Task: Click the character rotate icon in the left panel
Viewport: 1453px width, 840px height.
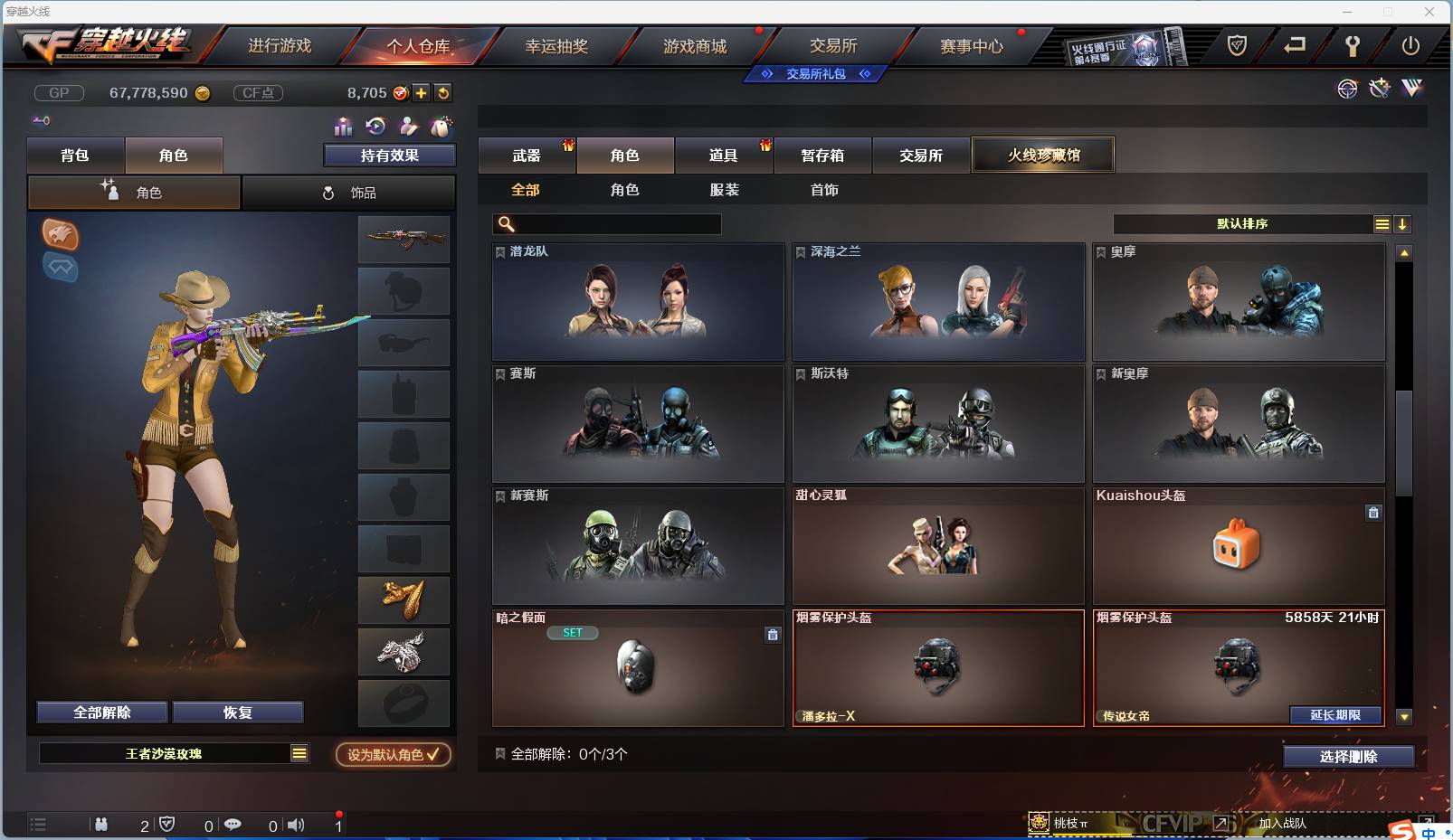Action: (x=374, y=127)
